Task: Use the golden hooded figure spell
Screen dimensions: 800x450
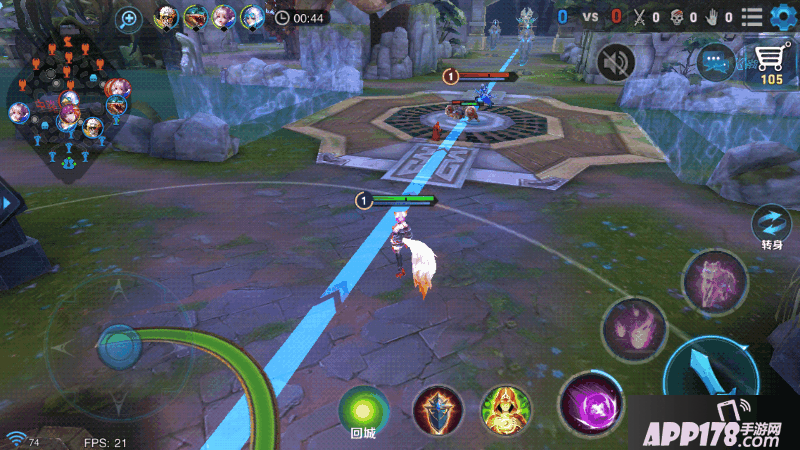Action: (x=505, y=410)
